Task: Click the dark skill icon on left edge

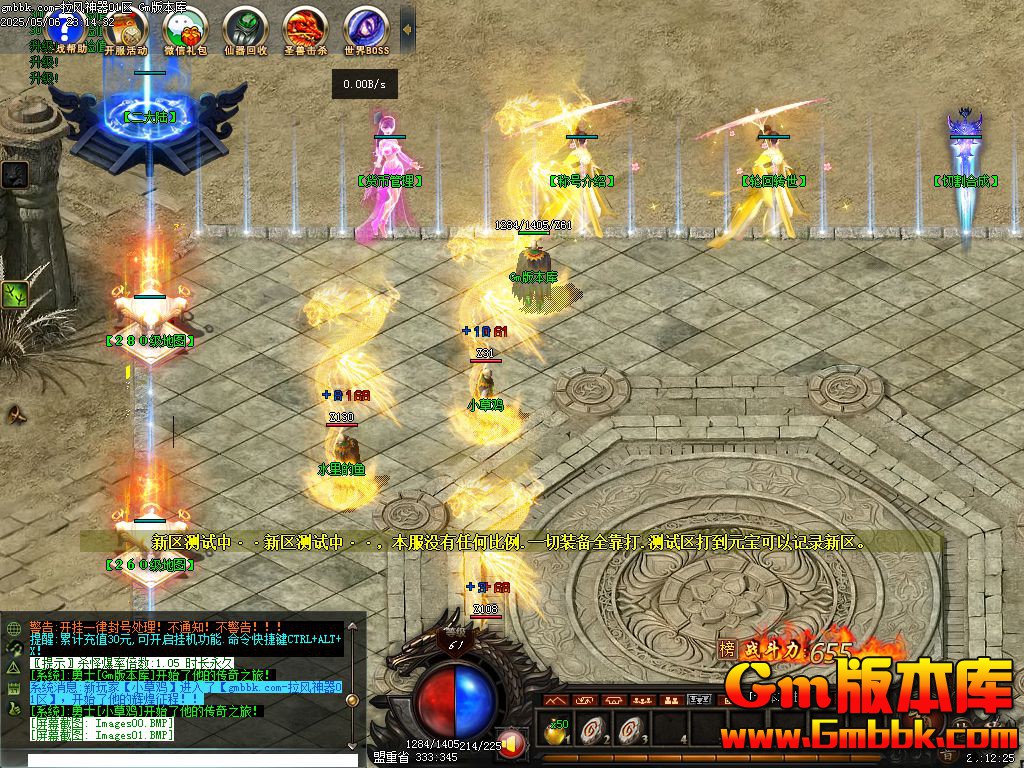Action: click(14, 174)
